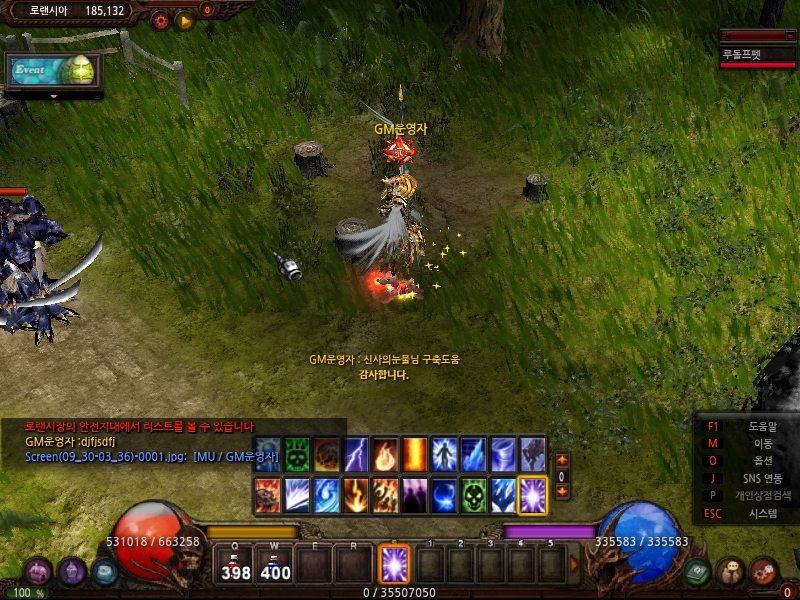This screenshot has height=600, width=800.
Task: Use the Q slot potion with 398 count
Action: point(236,565)
